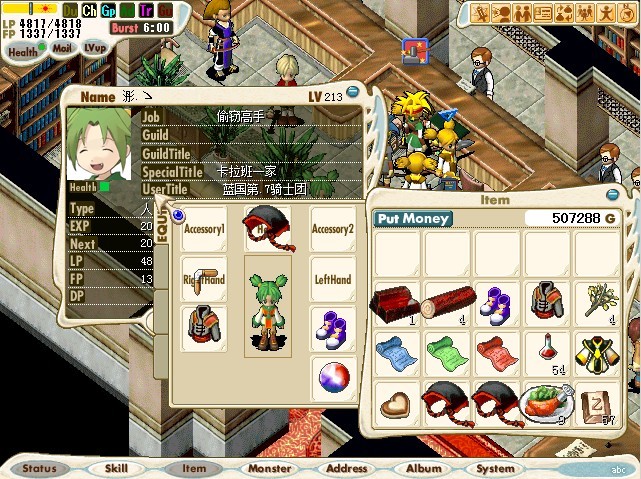Open the Address book

click(347, 467)
